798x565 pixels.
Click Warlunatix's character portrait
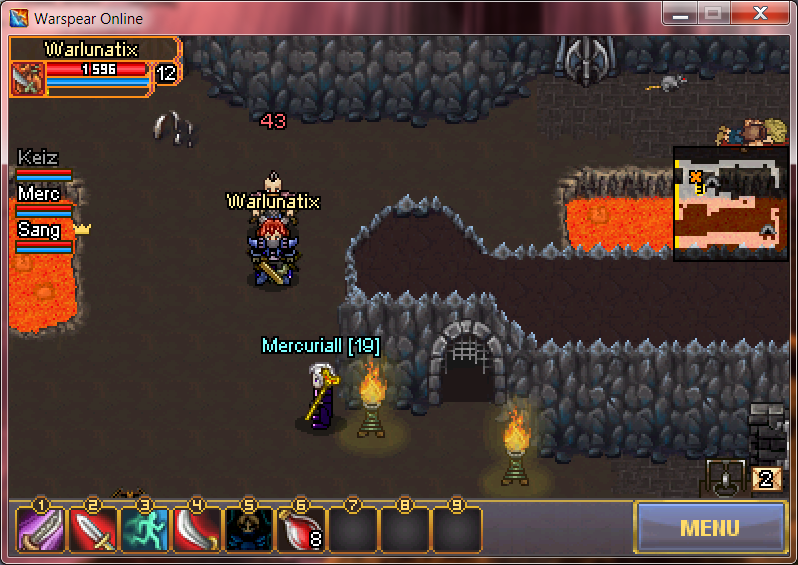pyautogui.click(x=28, y=79)
